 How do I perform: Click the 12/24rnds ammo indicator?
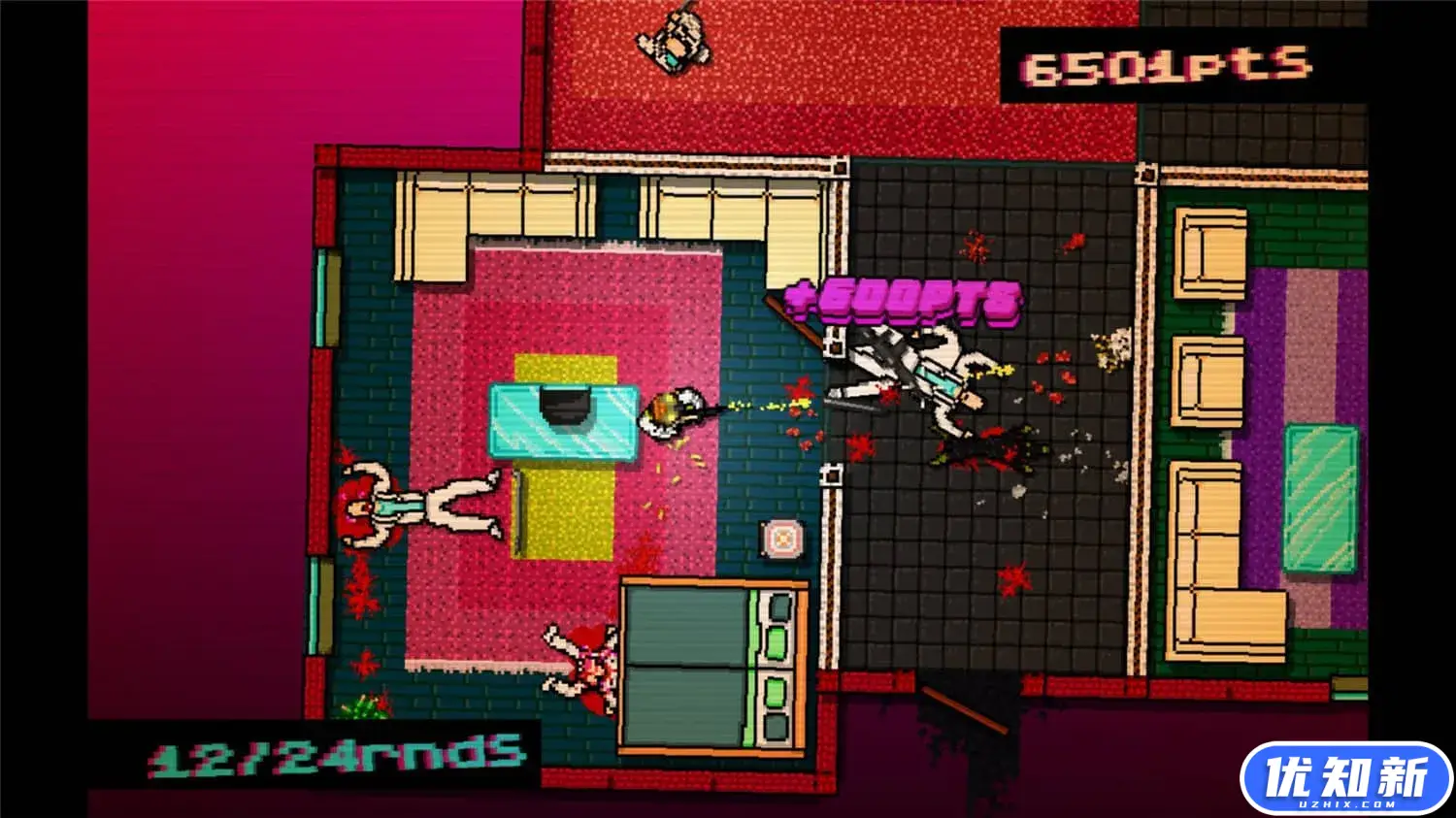(335, 757)
